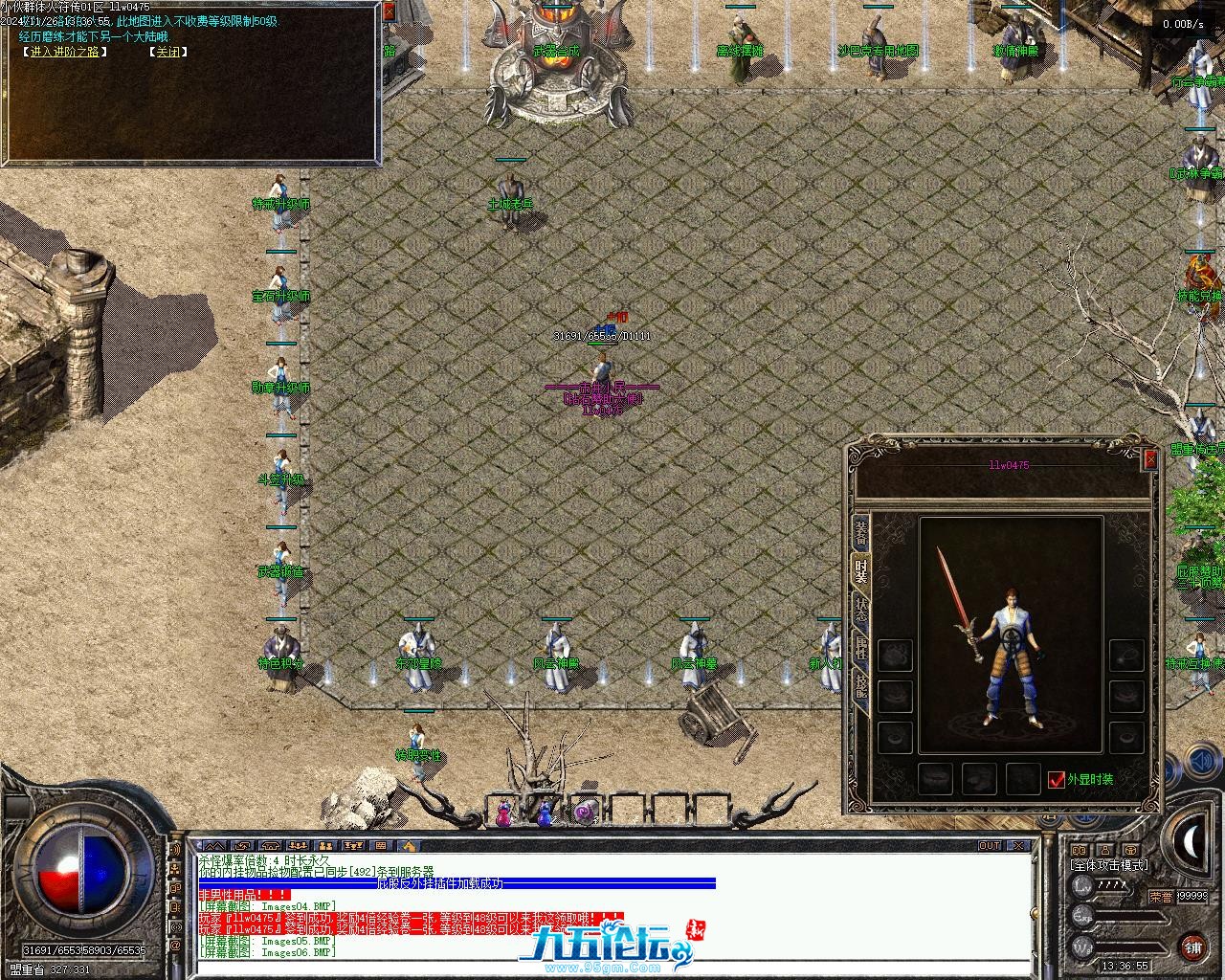Viewport: 1225px width, 980px height.
Task: Open the red 铺 shop button
Action: pyautogui.click(x=1192, y=947)
